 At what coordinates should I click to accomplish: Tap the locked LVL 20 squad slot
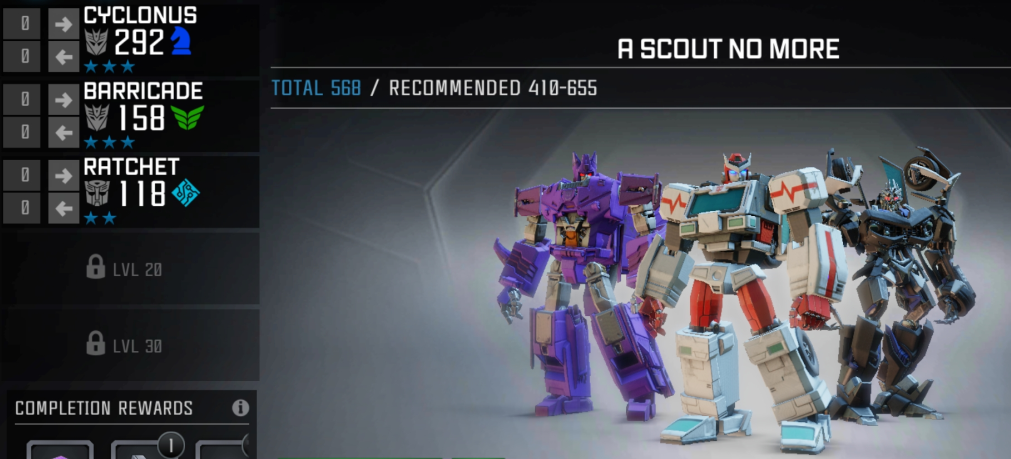click(129, 268)
